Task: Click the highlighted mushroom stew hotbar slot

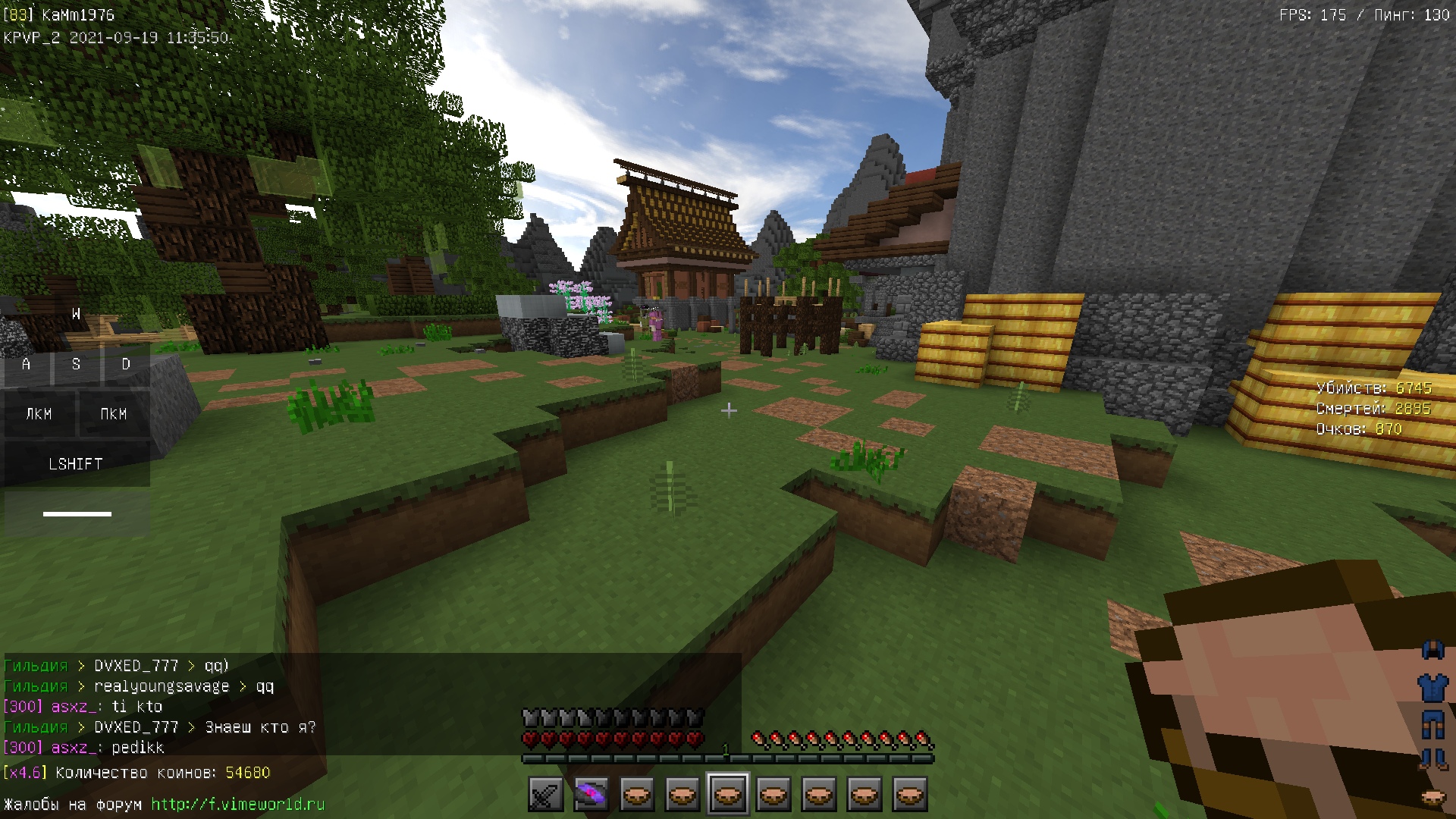Action: click(x=728, y=795)
